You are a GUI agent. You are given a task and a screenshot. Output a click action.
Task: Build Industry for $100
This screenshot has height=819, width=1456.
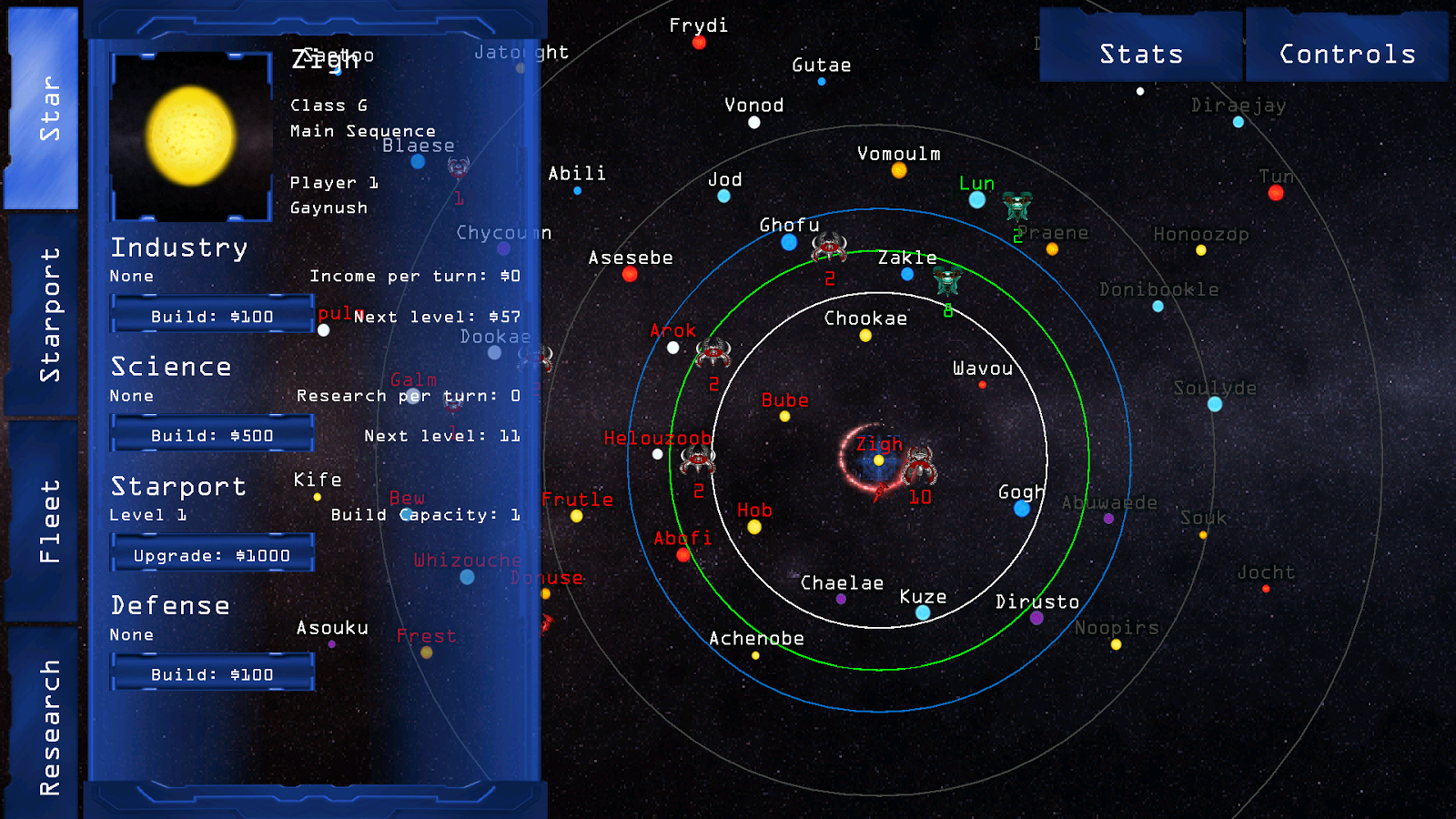[x=210, y=315]
